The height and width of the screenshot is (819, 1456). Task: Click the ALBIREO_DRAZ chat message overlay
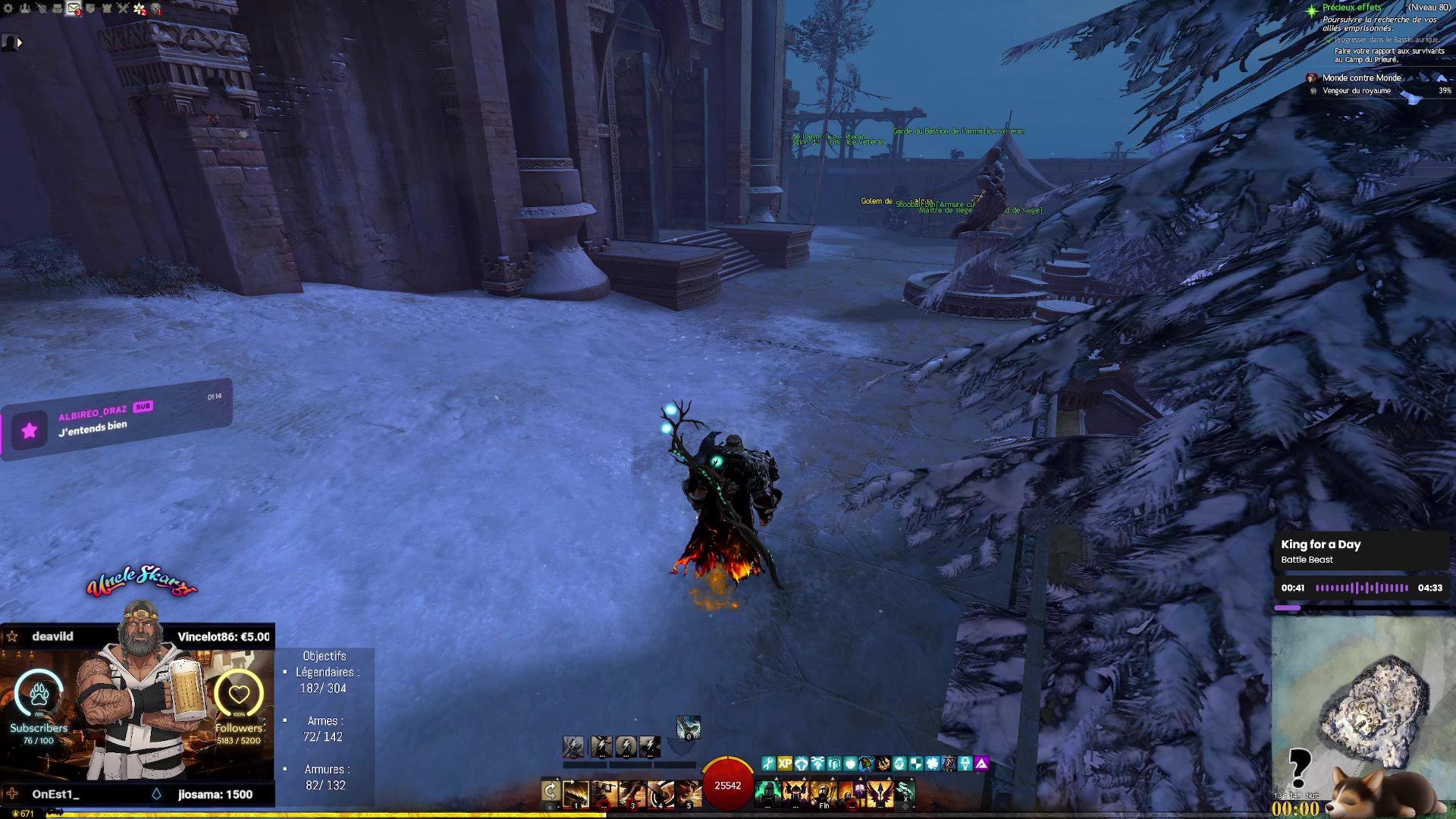tap(118, 419)
